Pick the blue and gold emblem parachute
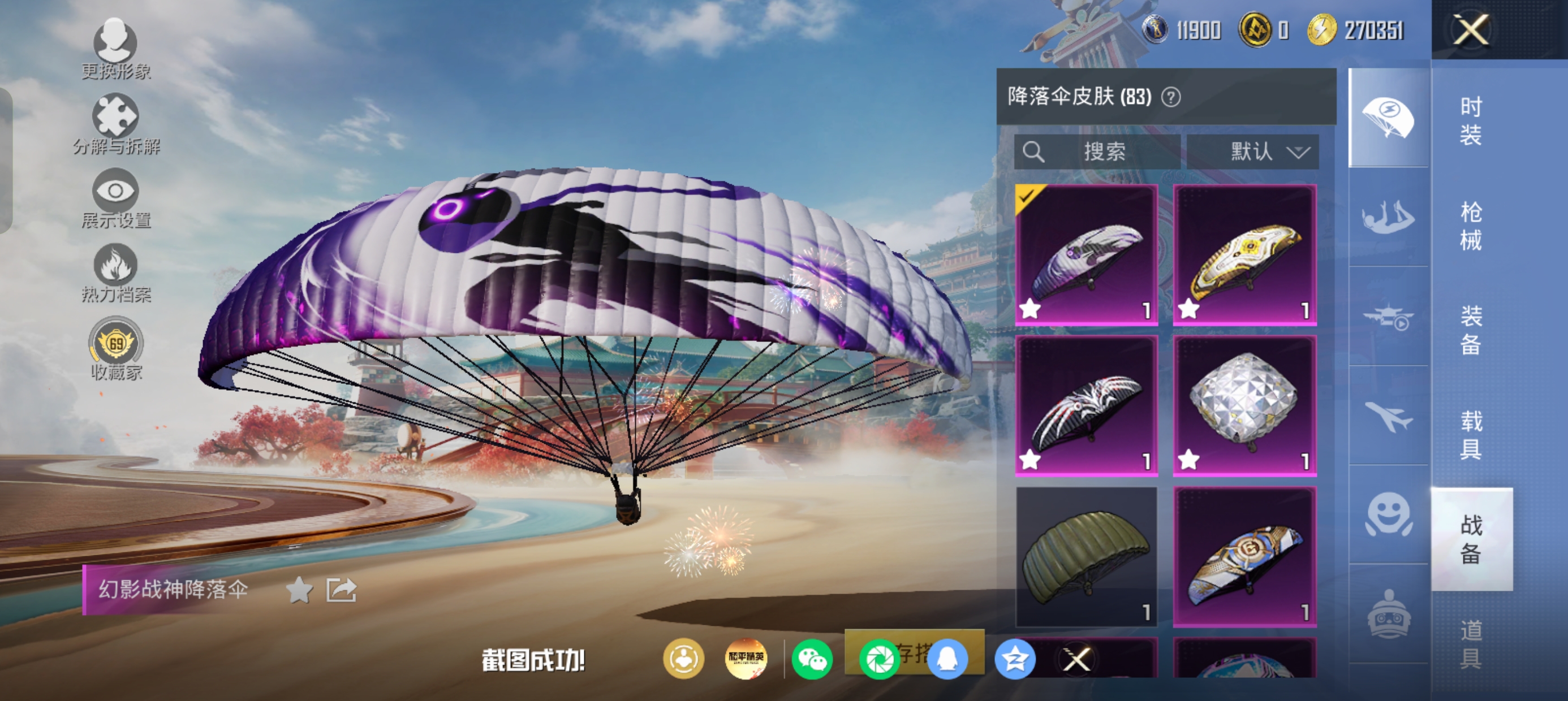 pyautogui.click(x=1245, y=556)
